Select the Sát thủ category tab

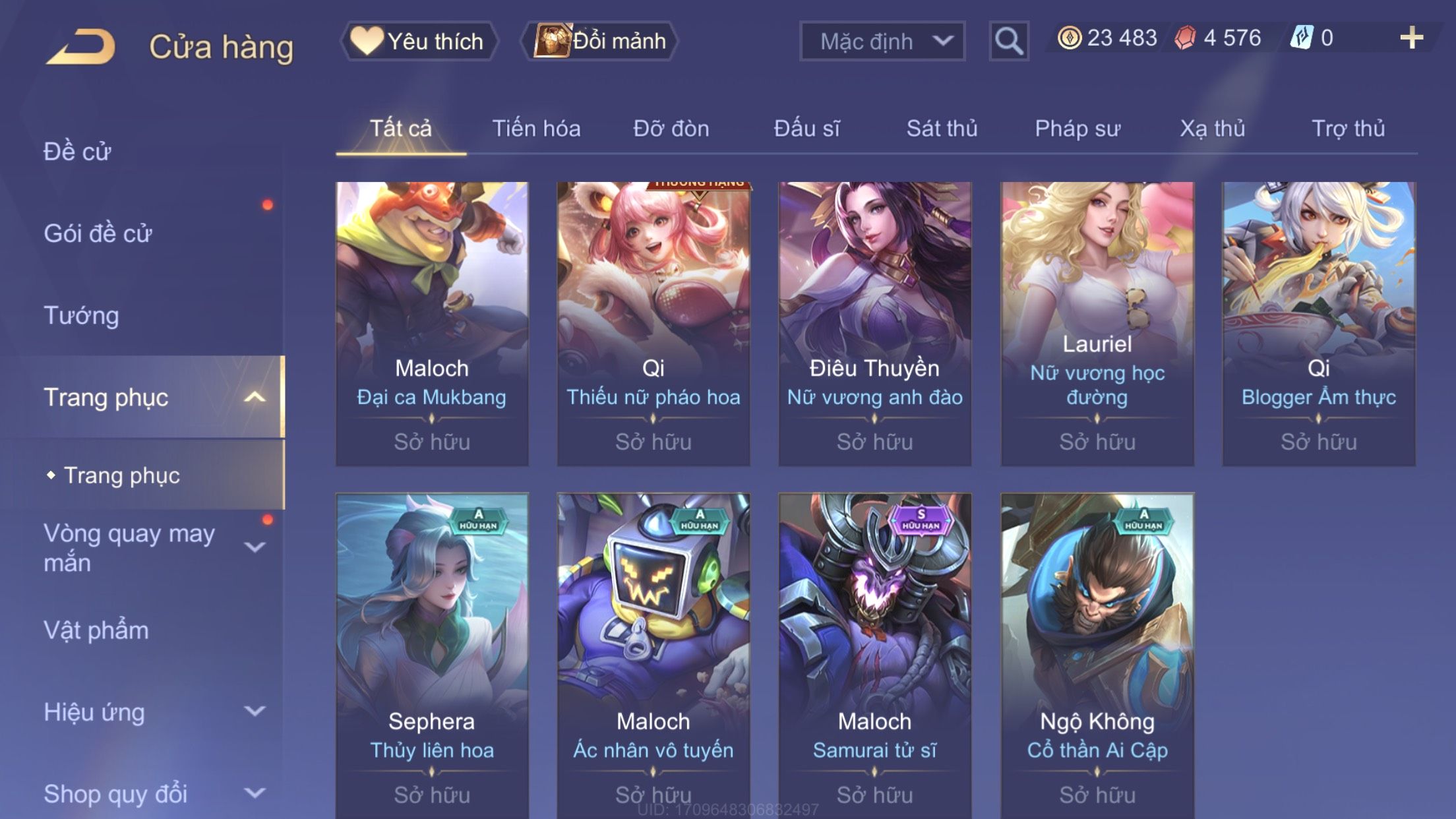click(x=942, y=129)
